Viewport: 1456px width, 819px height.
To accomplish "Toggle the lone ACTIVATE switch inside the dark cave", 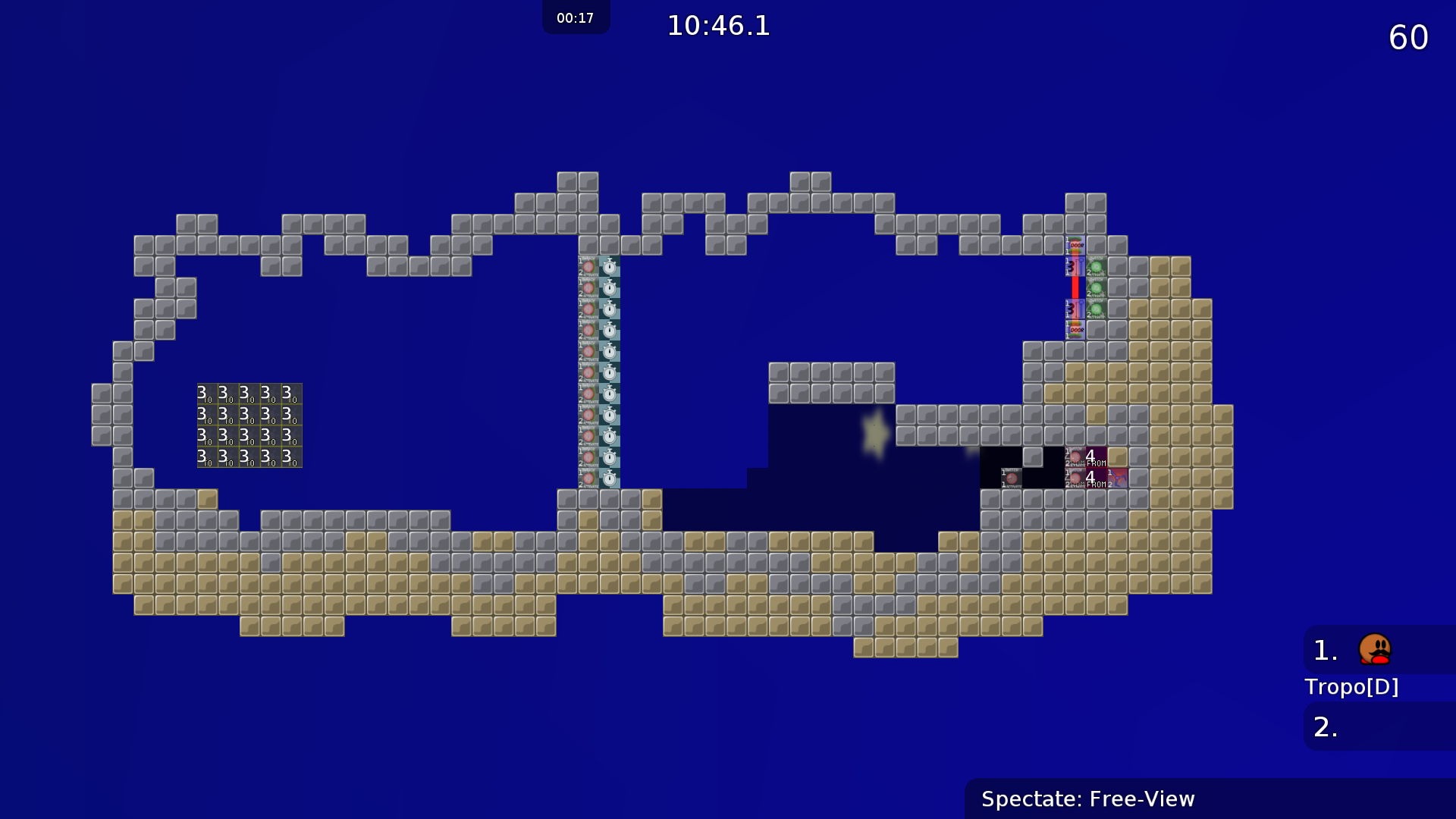I will (1012, 478).
